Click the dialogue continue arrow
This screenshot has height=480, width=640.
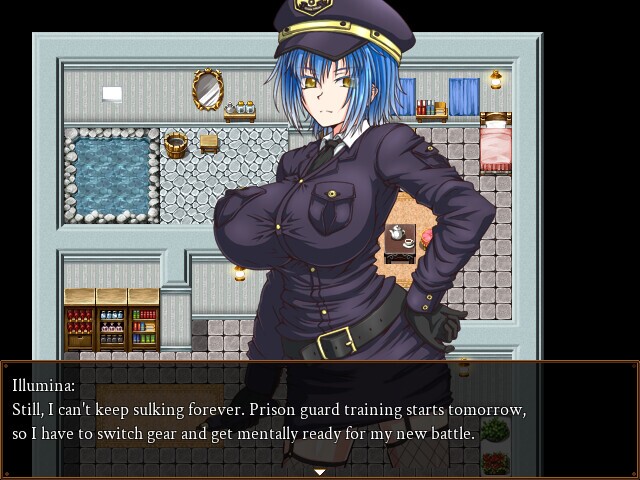click(x=320, y=471)
